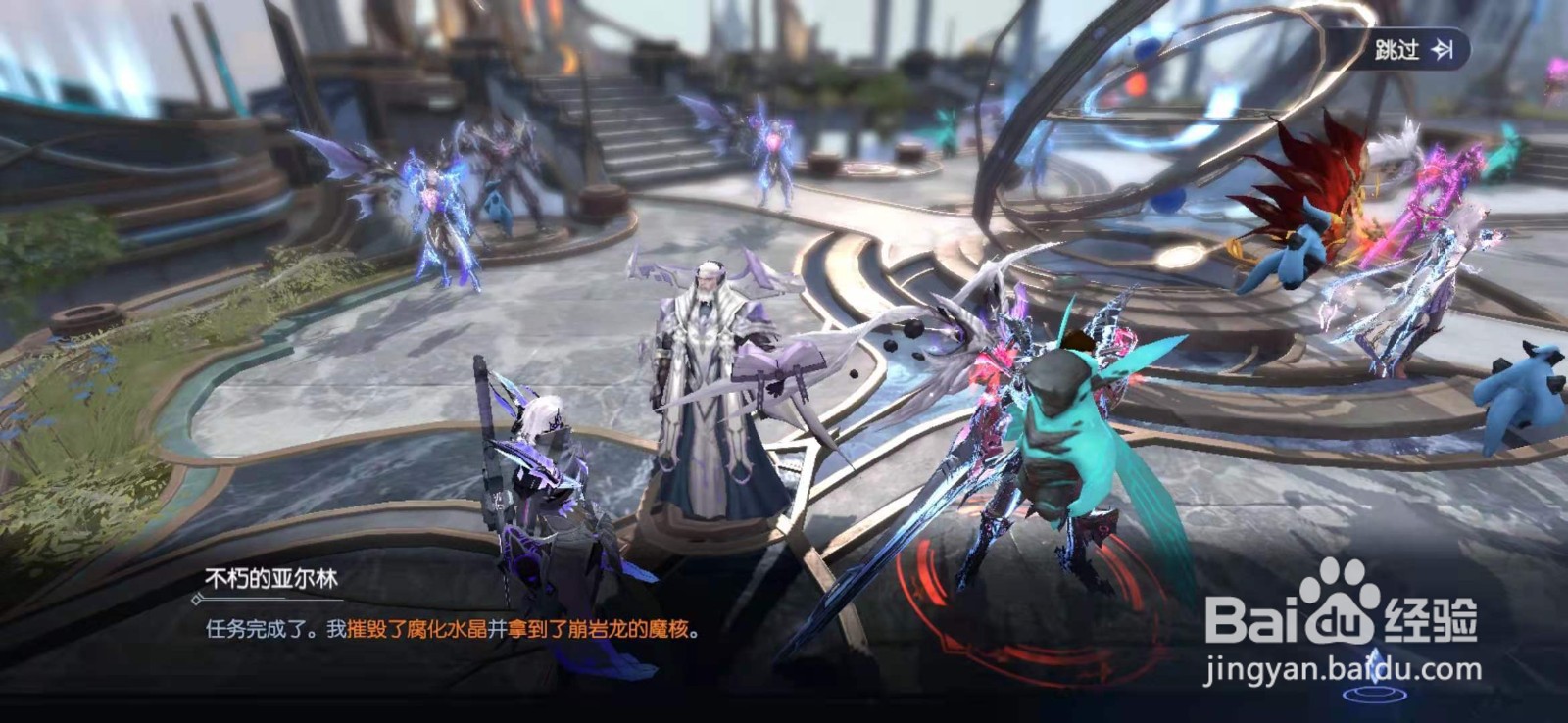Click the winged player character near the stairs
The image size is (1568, 723).
click(774, 157)
